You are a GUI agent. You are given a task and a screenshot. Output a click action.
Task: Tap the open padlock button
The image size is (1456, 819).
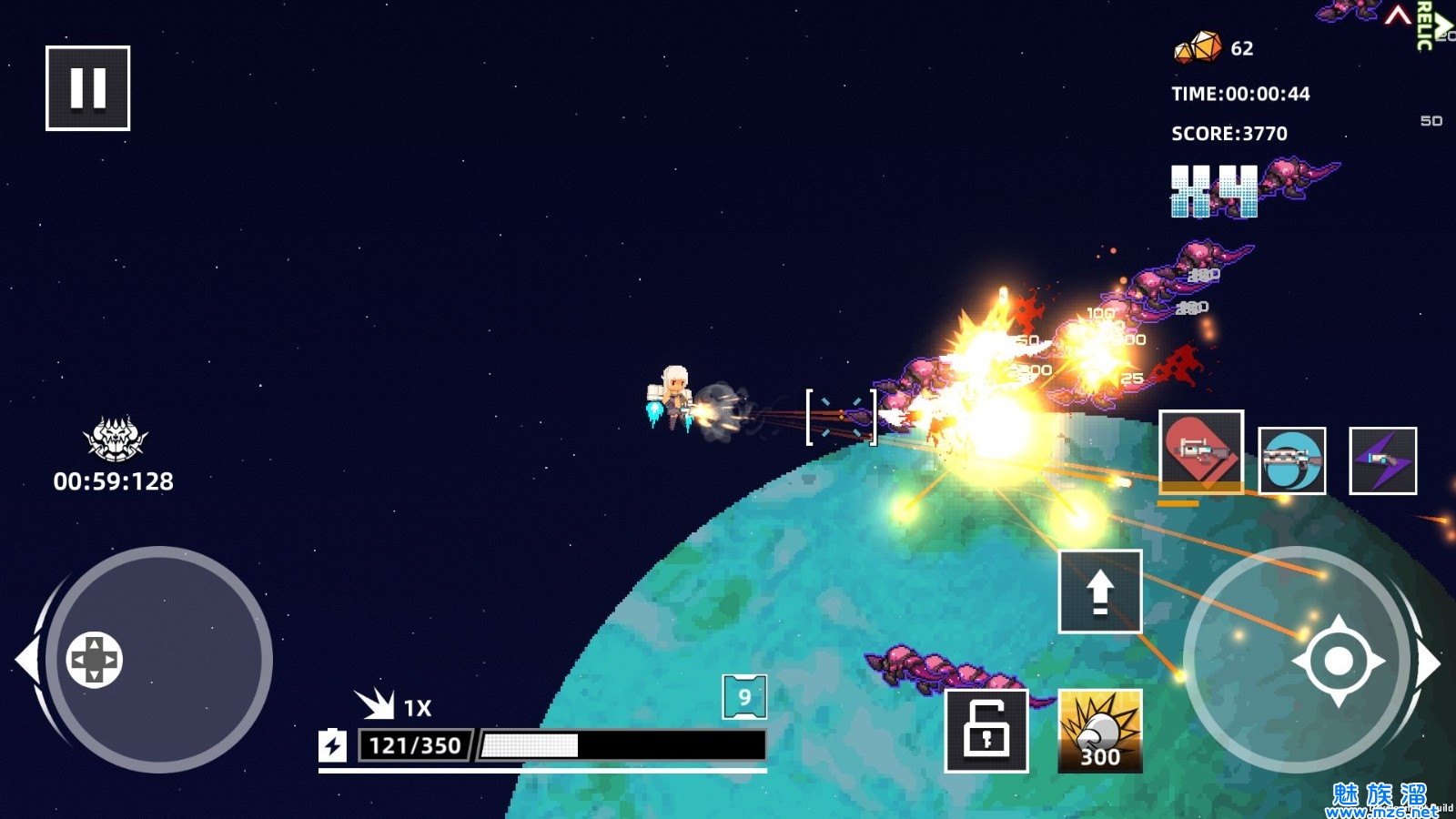[x=986, y=730]
